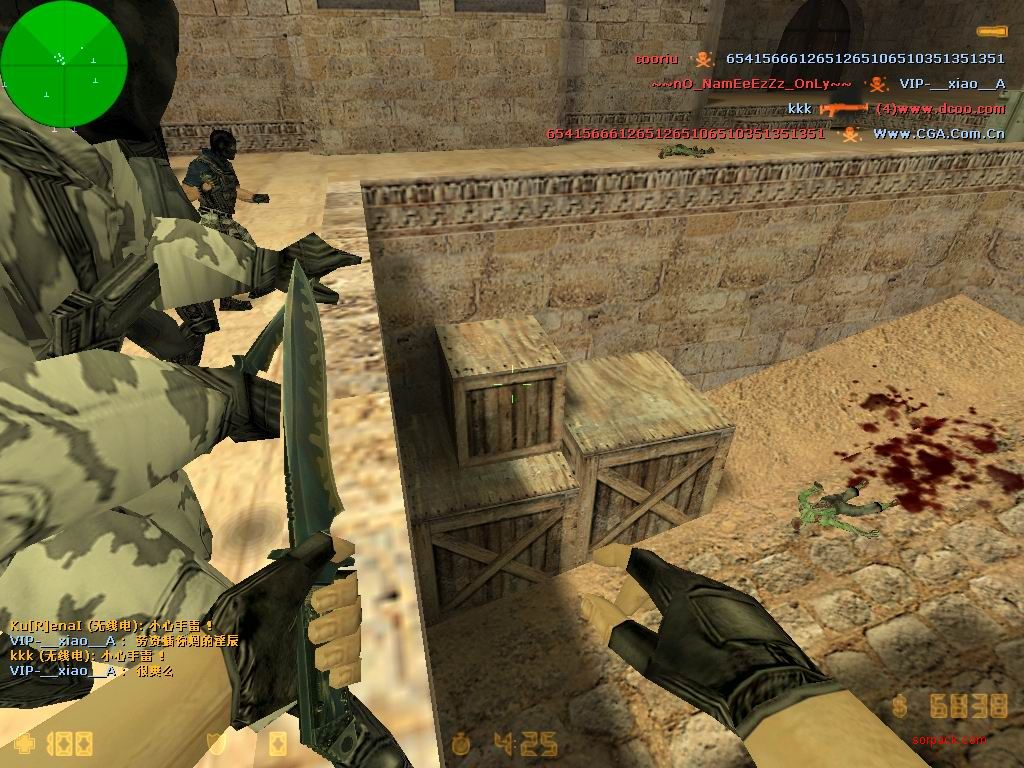This screenshot has height=768, width=1024.
Task: Click the green radar minimap
Action: coord(64,64)
